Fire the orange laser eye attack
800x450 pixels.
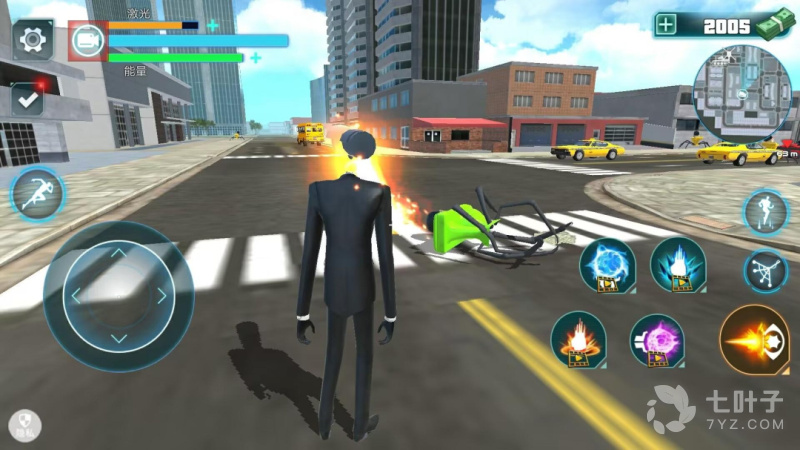pyautogui.click(x=754, y=340)
